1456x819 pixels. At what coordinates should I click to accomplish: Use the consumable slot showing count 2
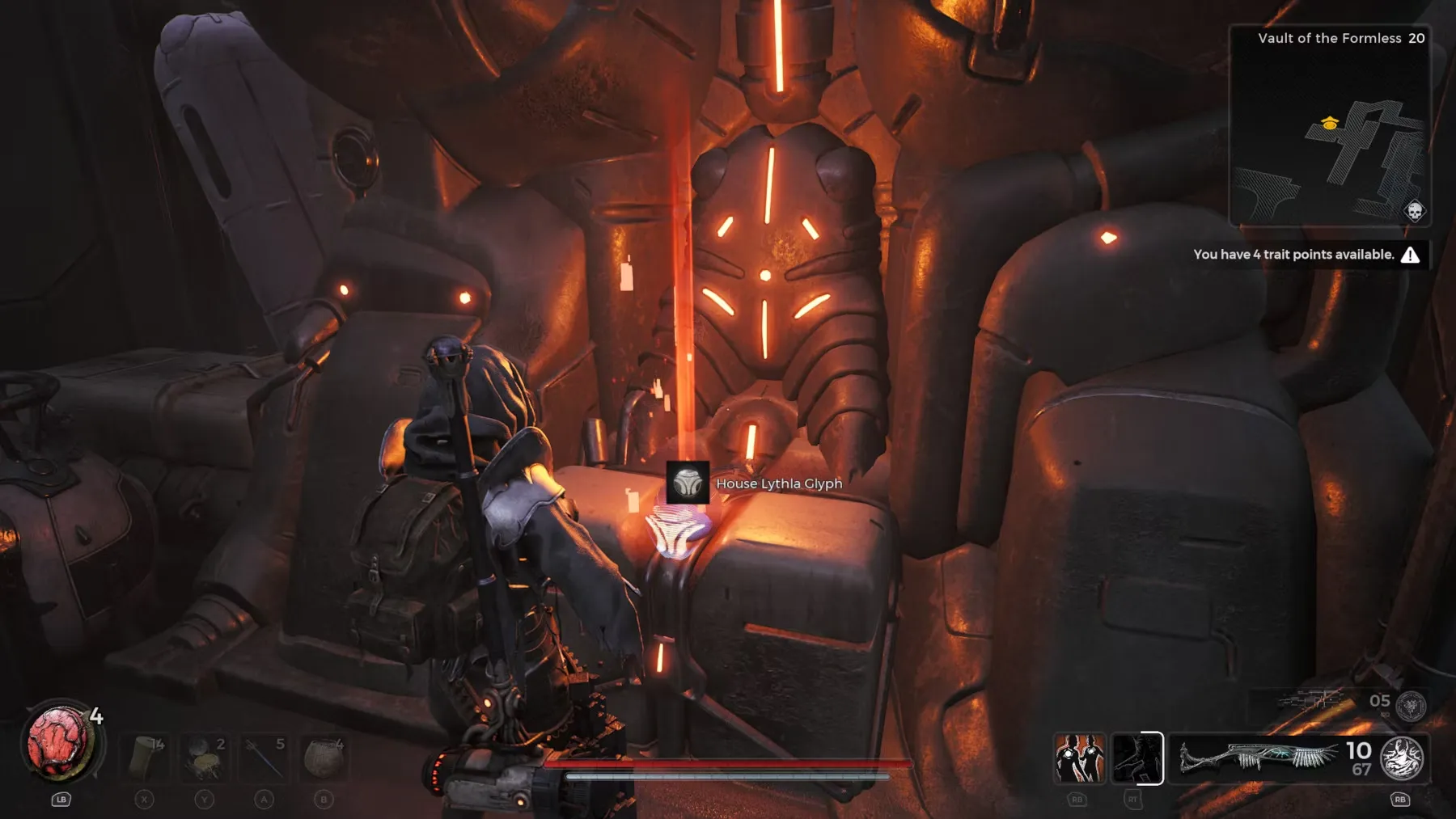[x=205, y=758]
